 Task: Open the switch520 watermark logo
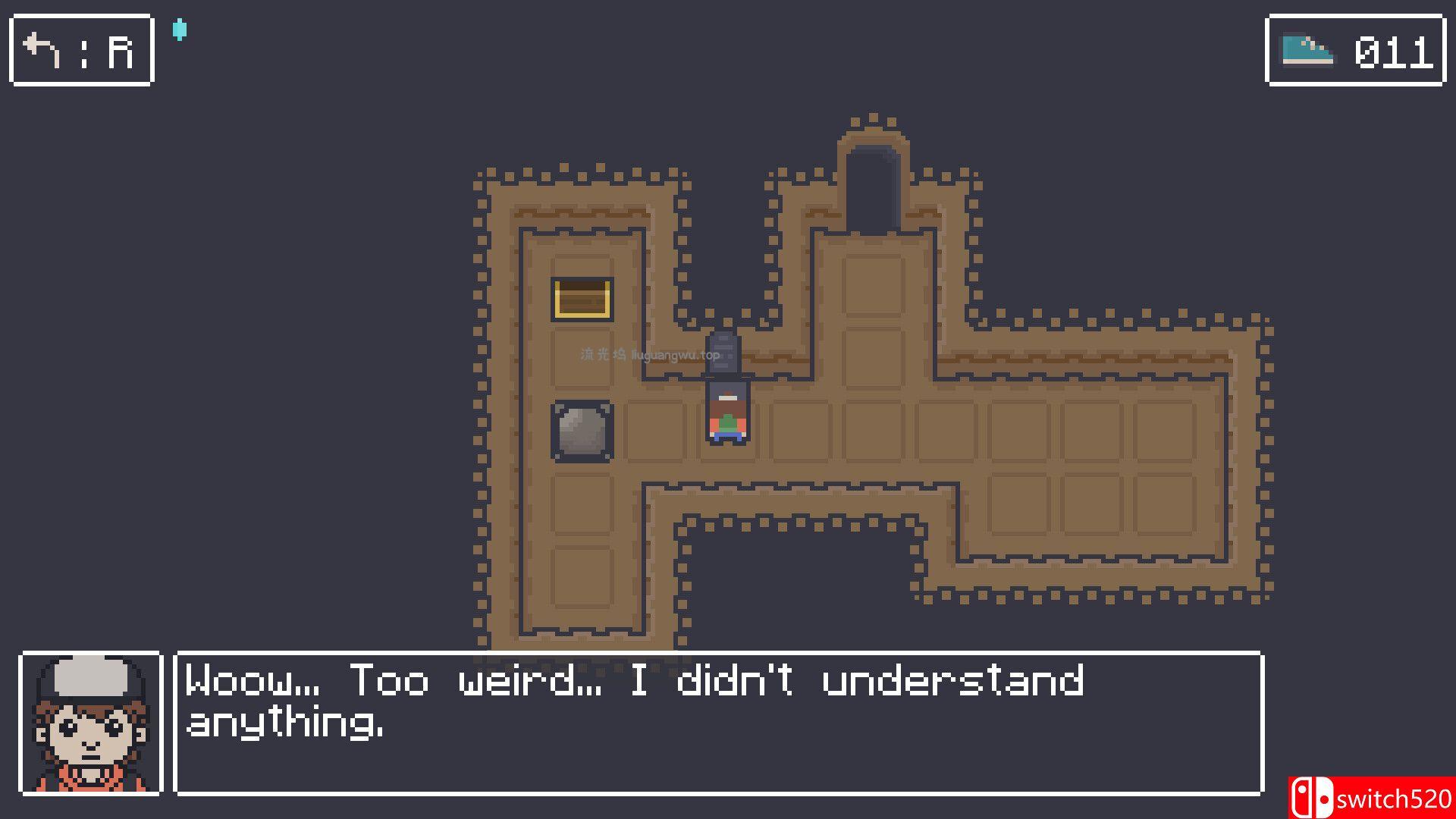pos(1371,798)
